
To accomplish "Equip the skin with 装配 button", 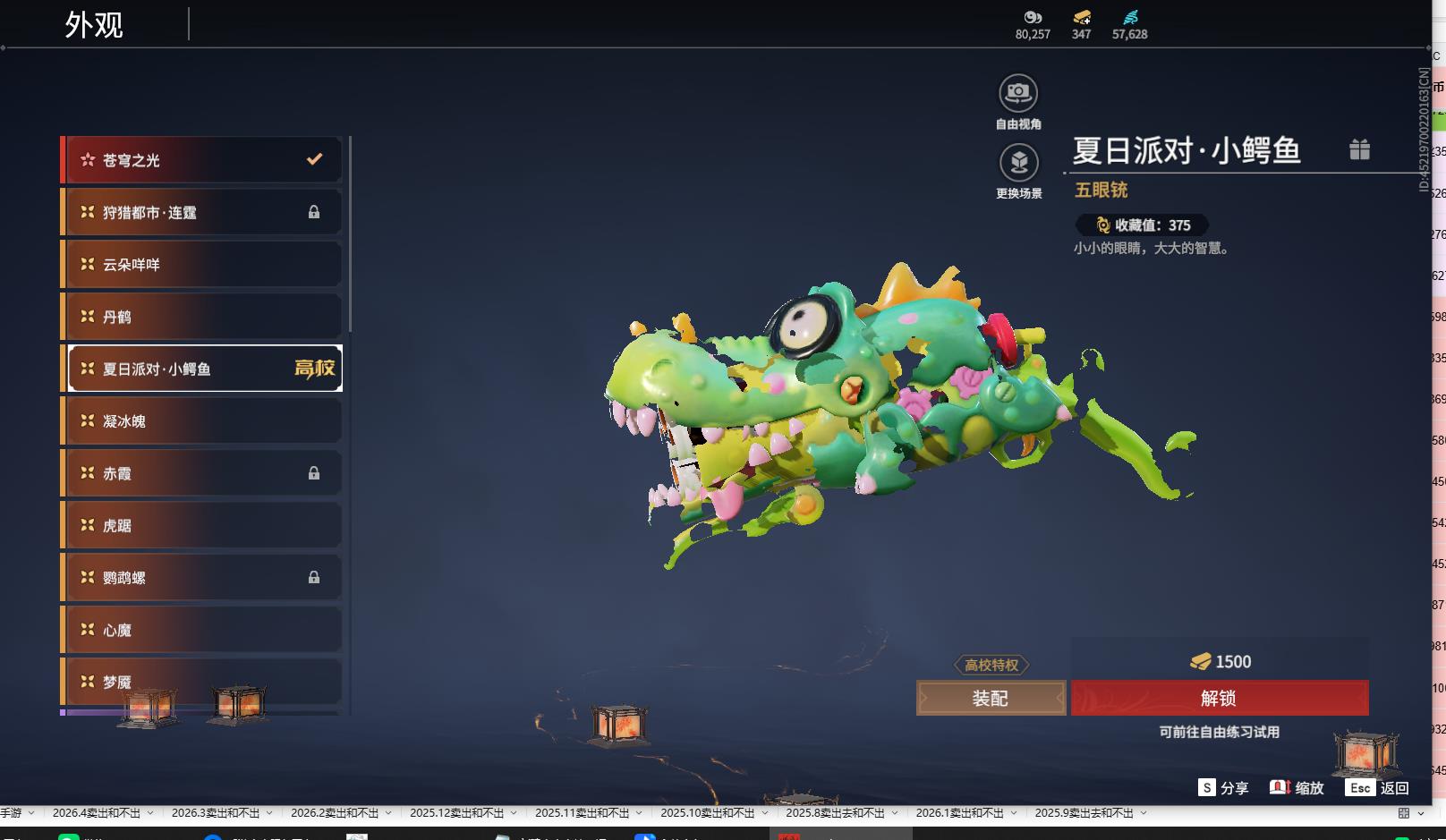I will [x=991, y=698].
